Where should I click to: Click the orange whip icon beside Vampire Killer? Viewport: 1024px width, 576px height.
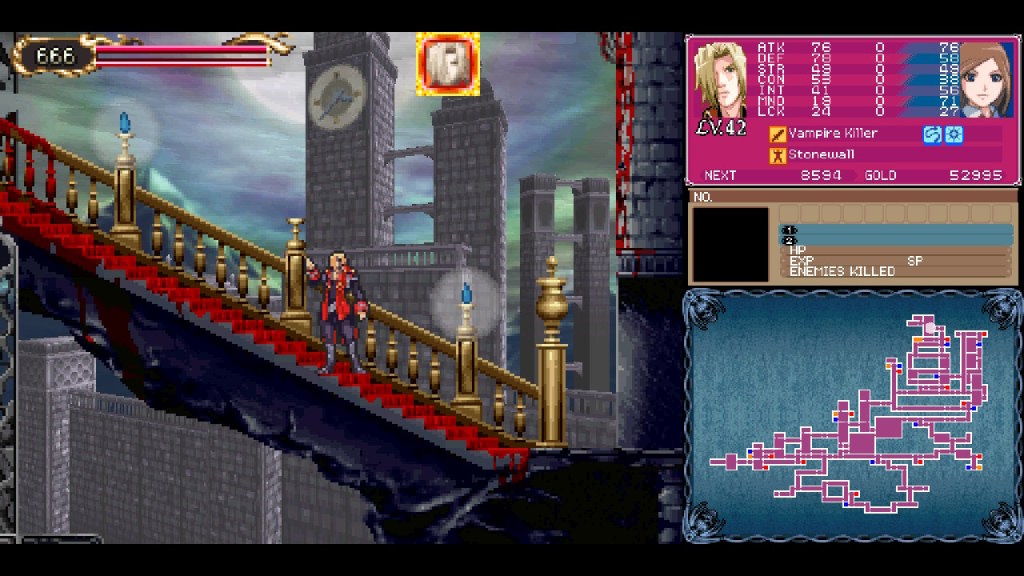coord(777,134)
